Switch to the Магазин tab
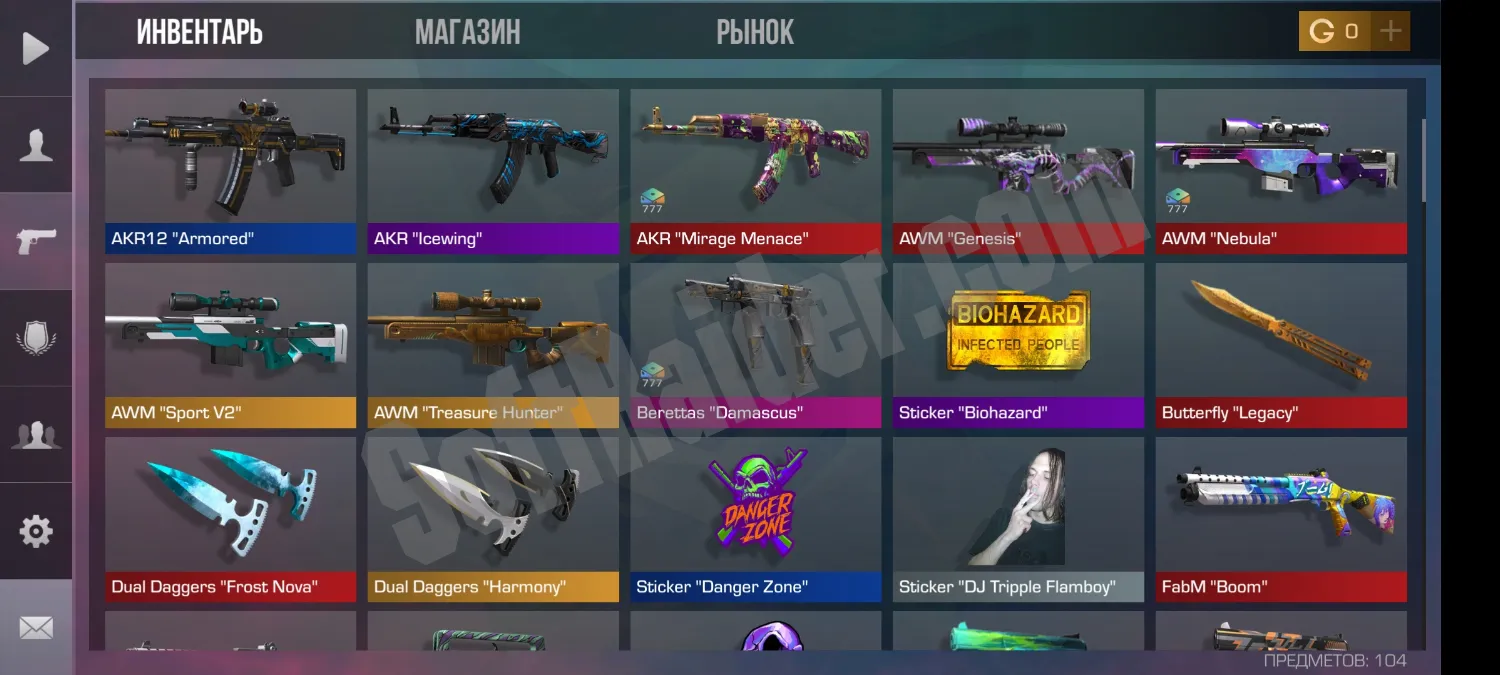The height and width of the screenshot is (675, 1500). [x=467, y=32]
